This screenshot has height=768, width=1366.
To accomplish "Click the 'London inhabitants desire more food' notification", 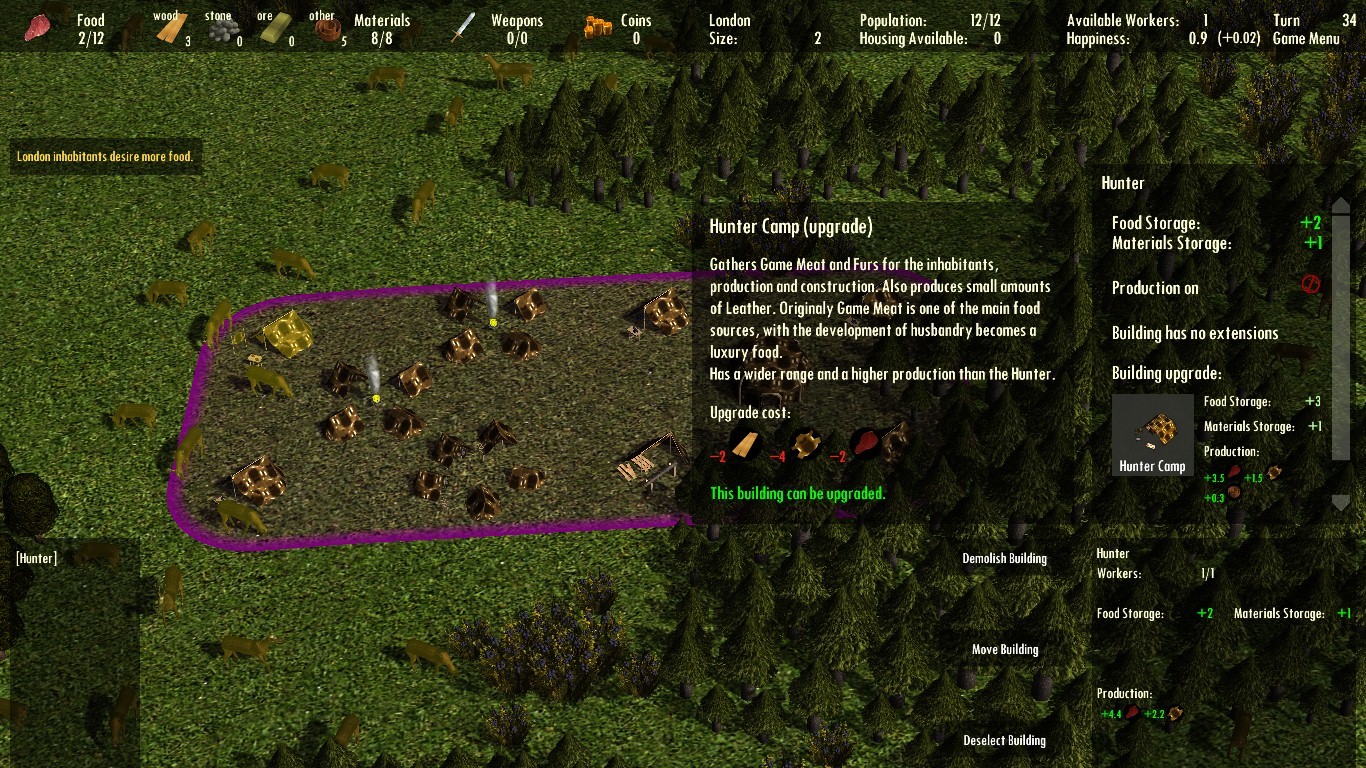I will (104, 156).
